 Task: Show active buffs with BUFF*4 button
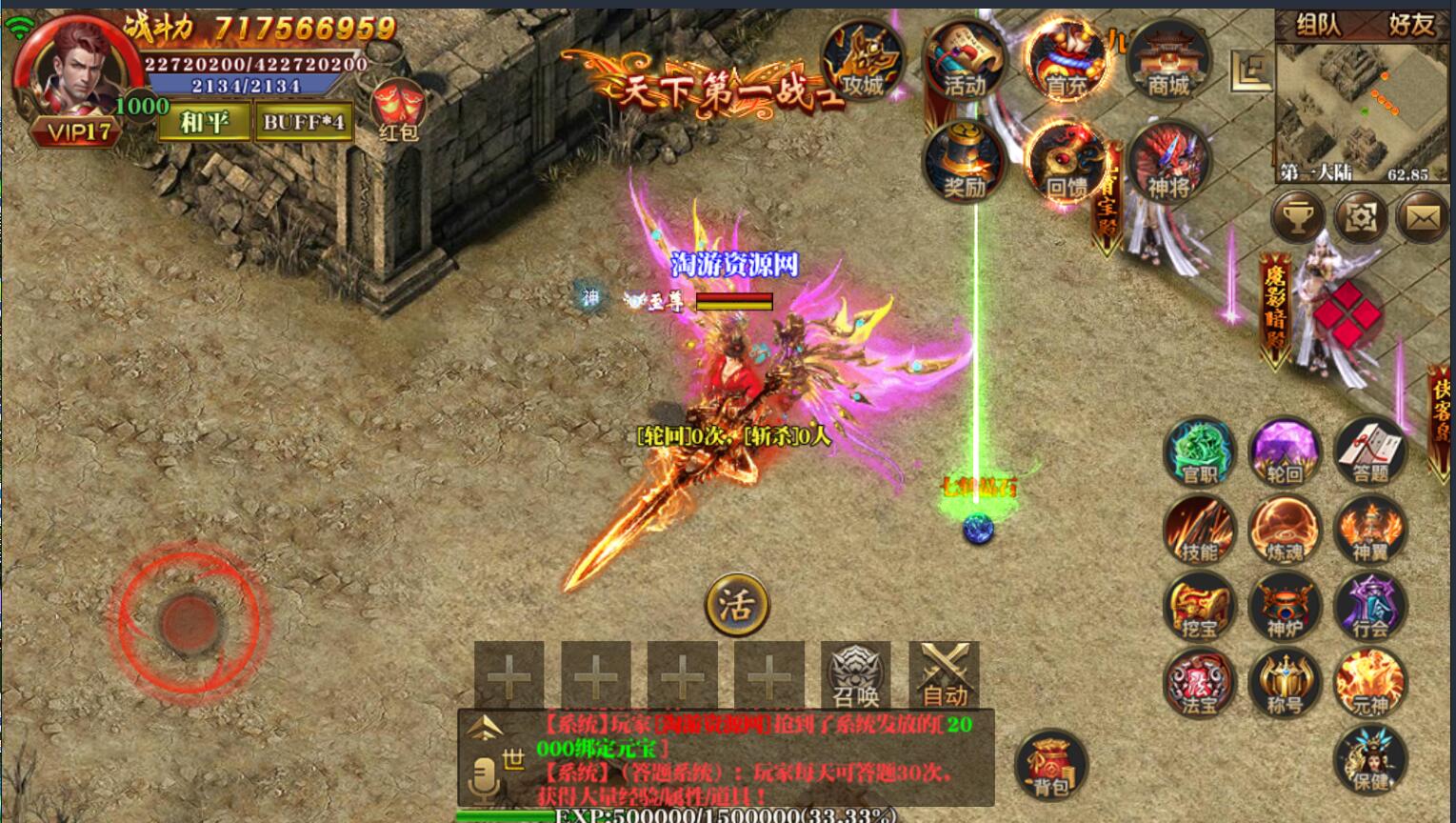[304, 122]
